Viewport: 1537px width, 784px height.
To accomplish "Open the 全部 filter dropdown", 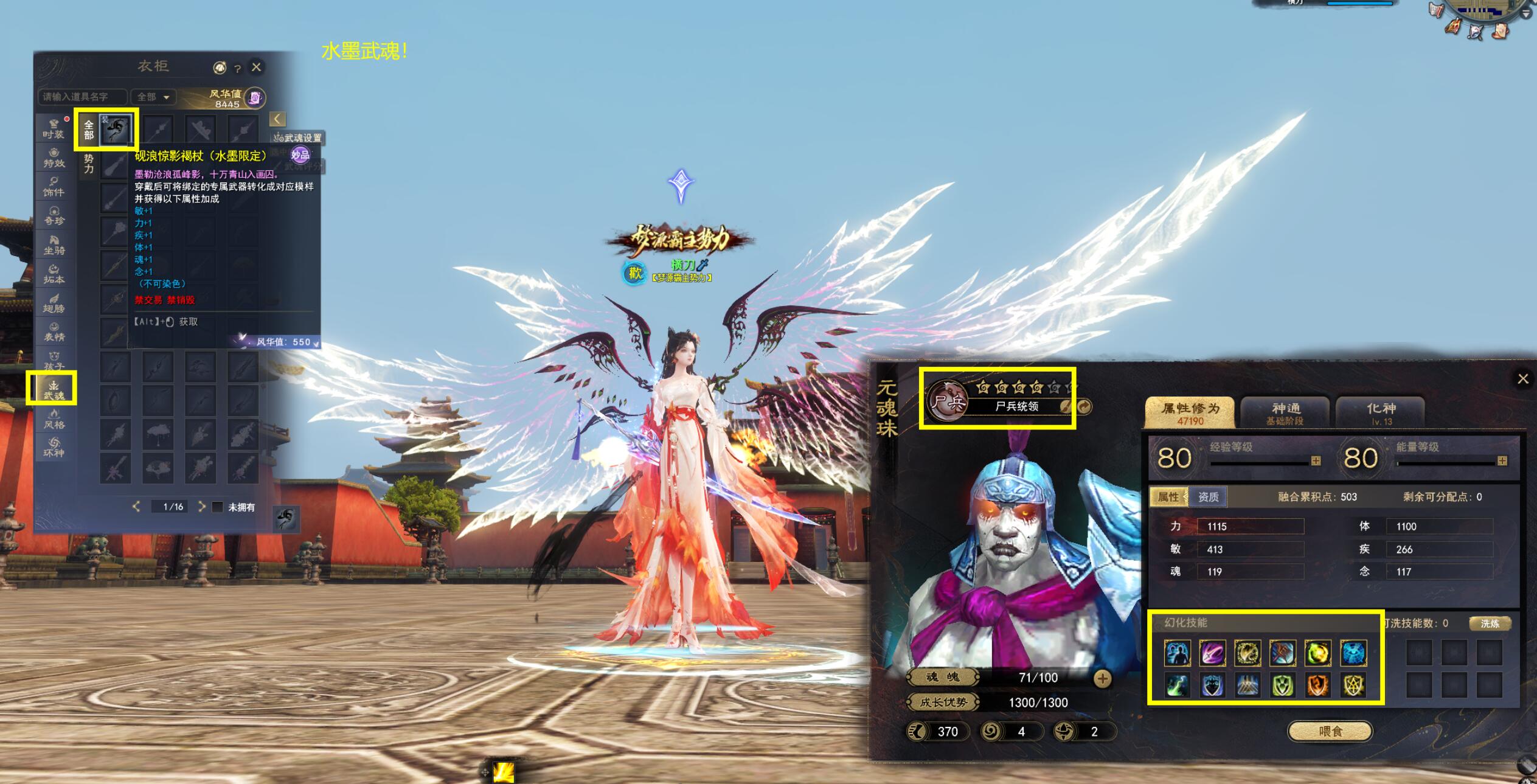I will click(x=153, y=97).
